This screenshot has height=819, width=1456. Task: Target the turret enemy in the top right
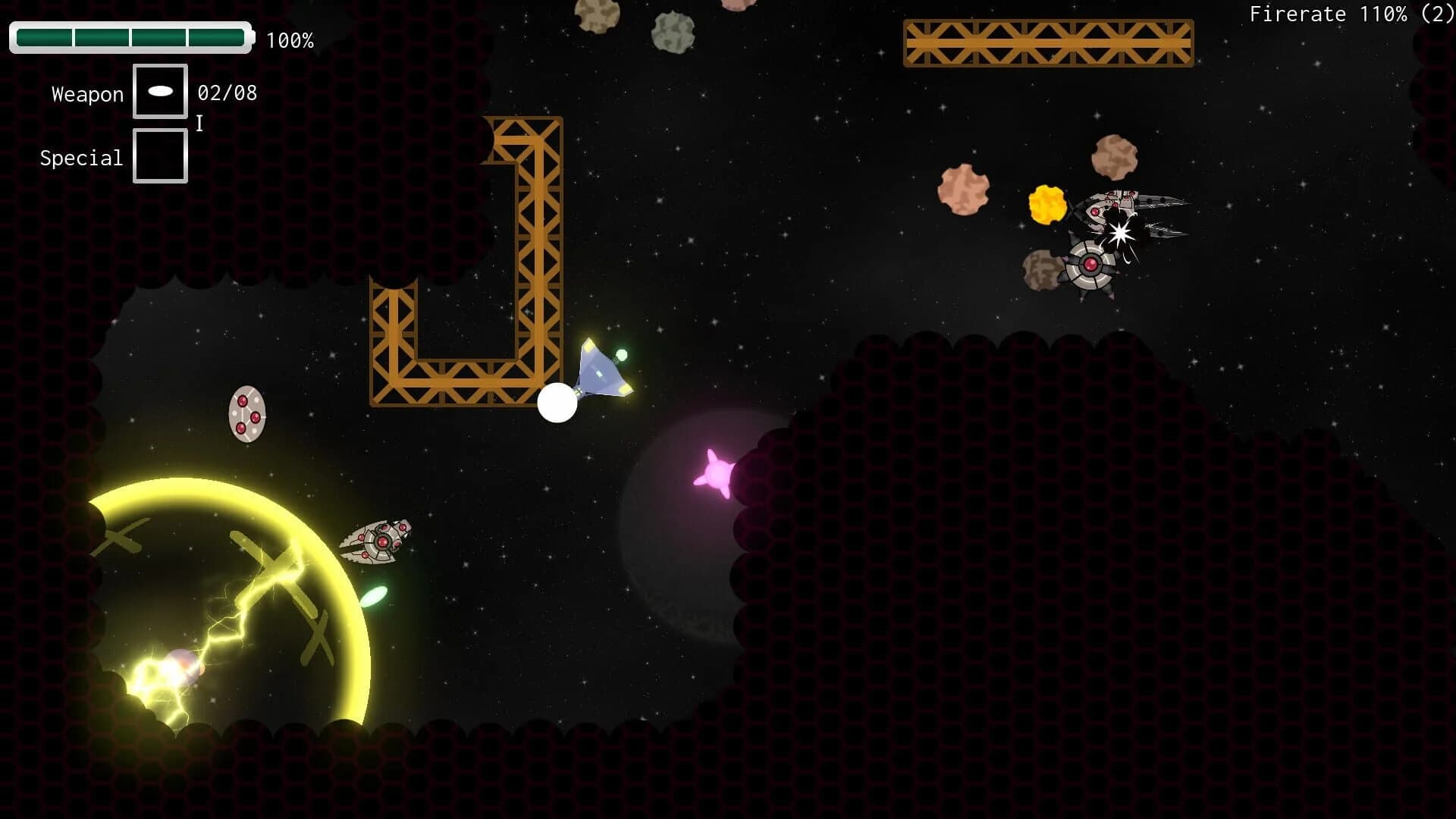[x=1090, y=265]
